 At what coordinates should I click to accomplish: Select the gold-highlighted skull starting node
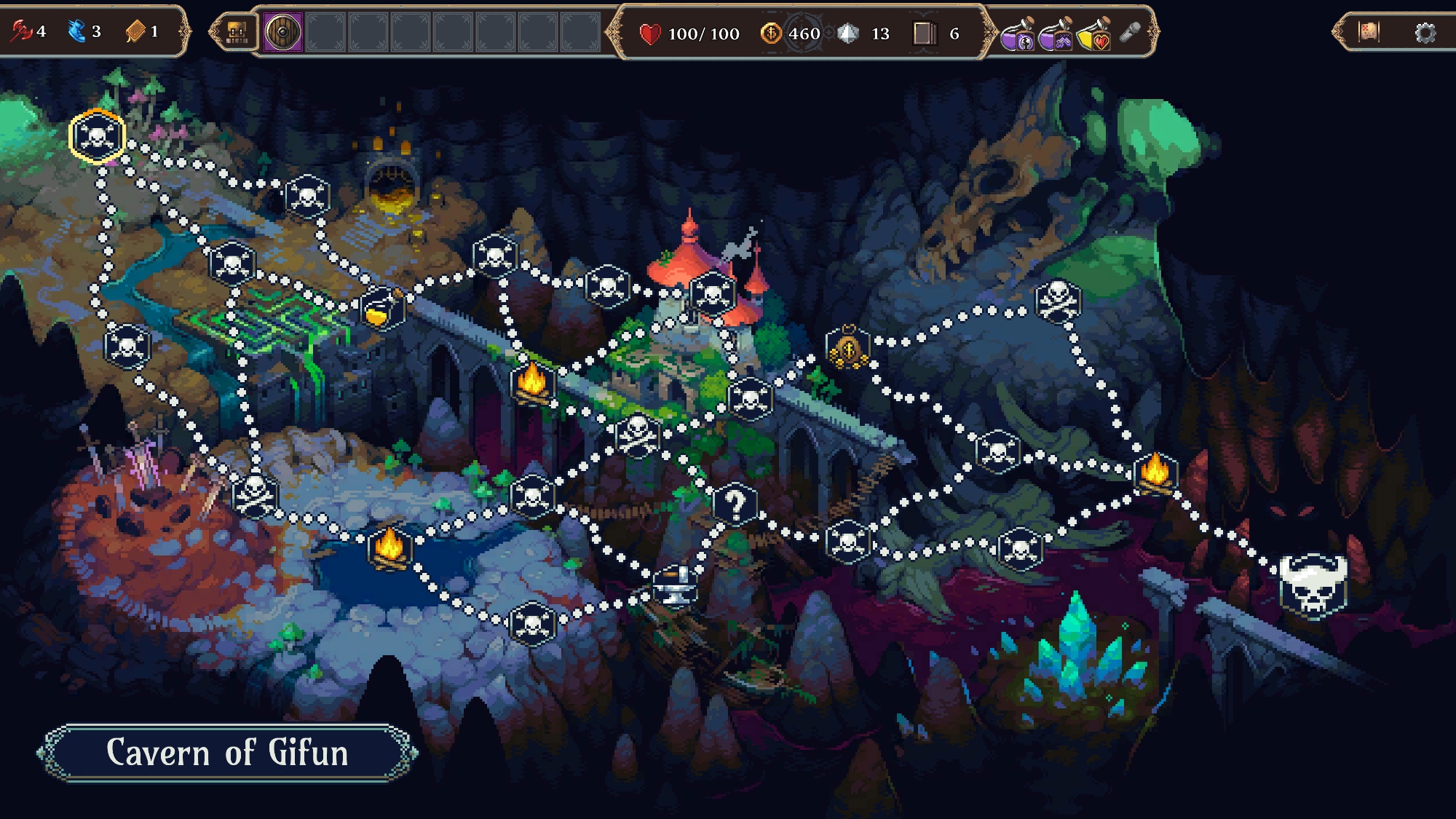[x=97, y=136]
